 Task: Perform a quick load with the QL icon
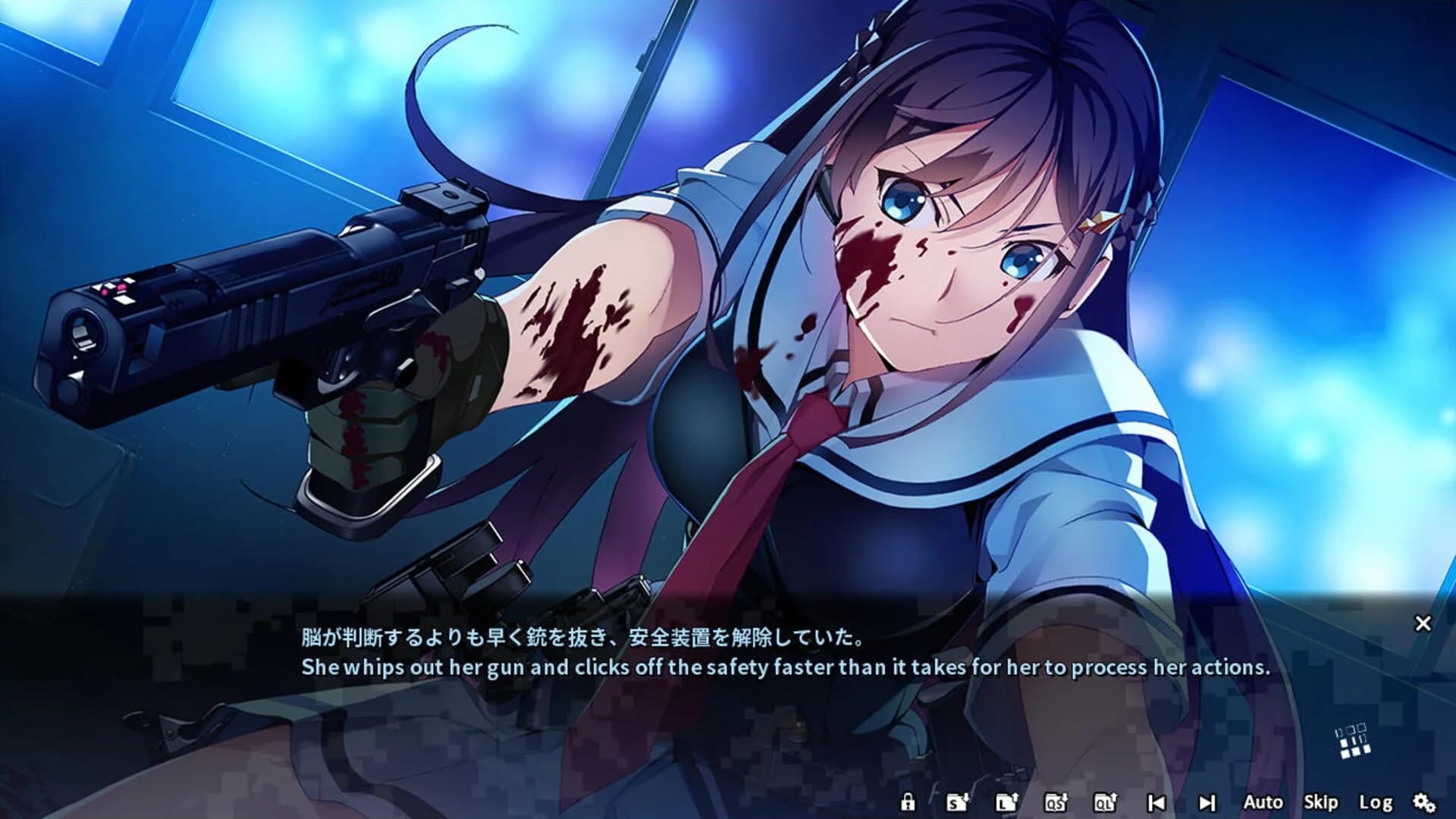(x=1107, y=802)
